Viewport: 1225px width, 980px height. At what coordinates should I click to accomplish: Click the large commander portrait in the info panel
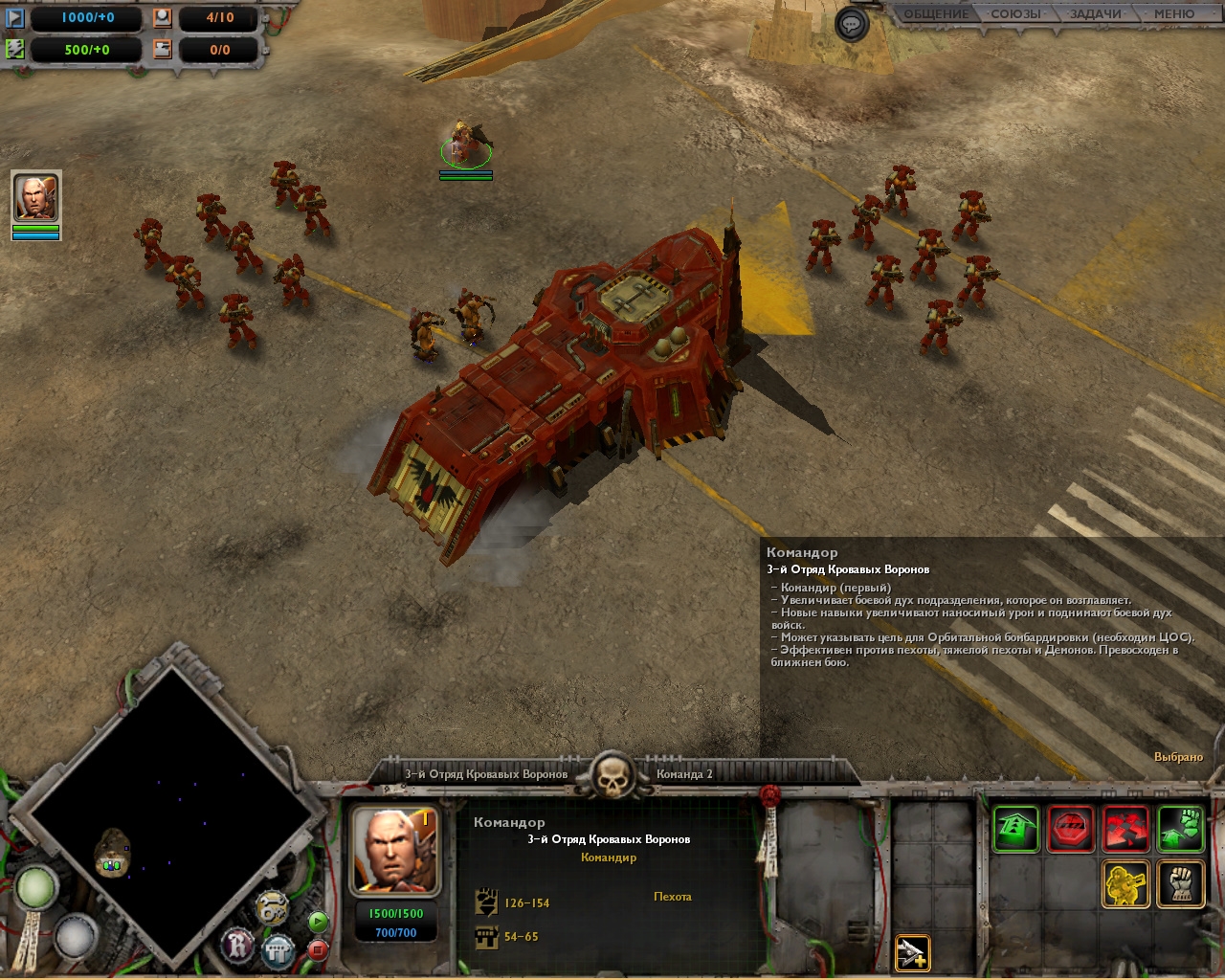click(x=397, y=850)
